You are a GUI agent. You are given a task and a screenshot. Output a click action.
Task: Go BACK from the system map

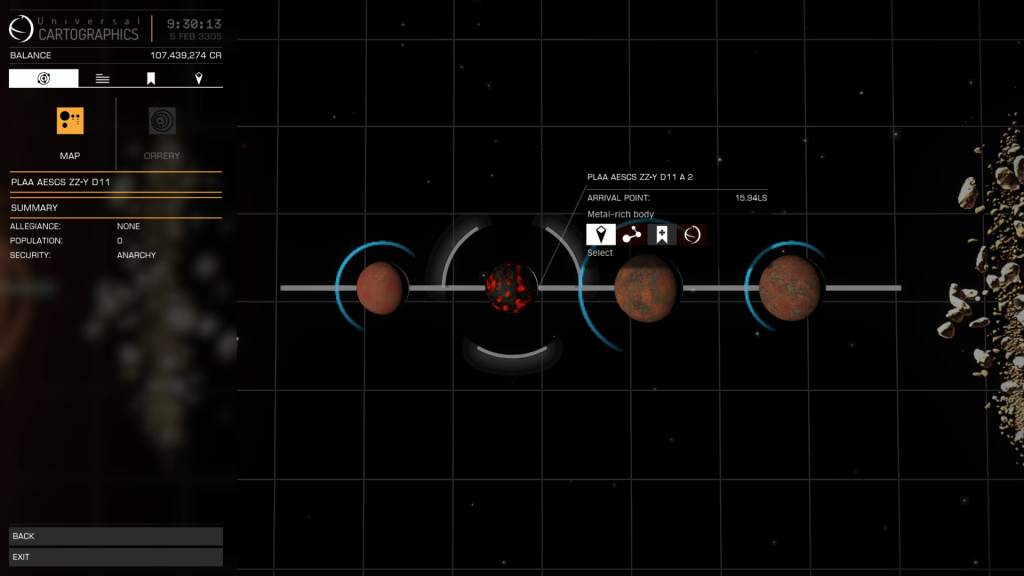point(116,536)
